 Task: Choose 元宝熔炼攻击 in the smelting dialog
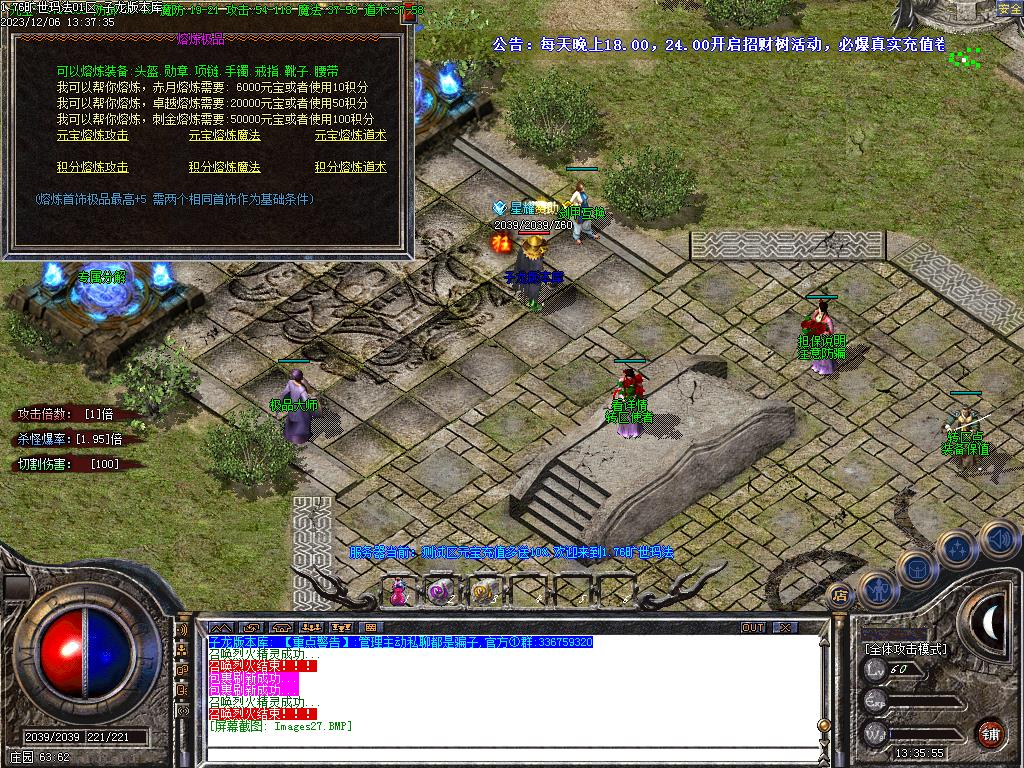click(x=92, y=135)
